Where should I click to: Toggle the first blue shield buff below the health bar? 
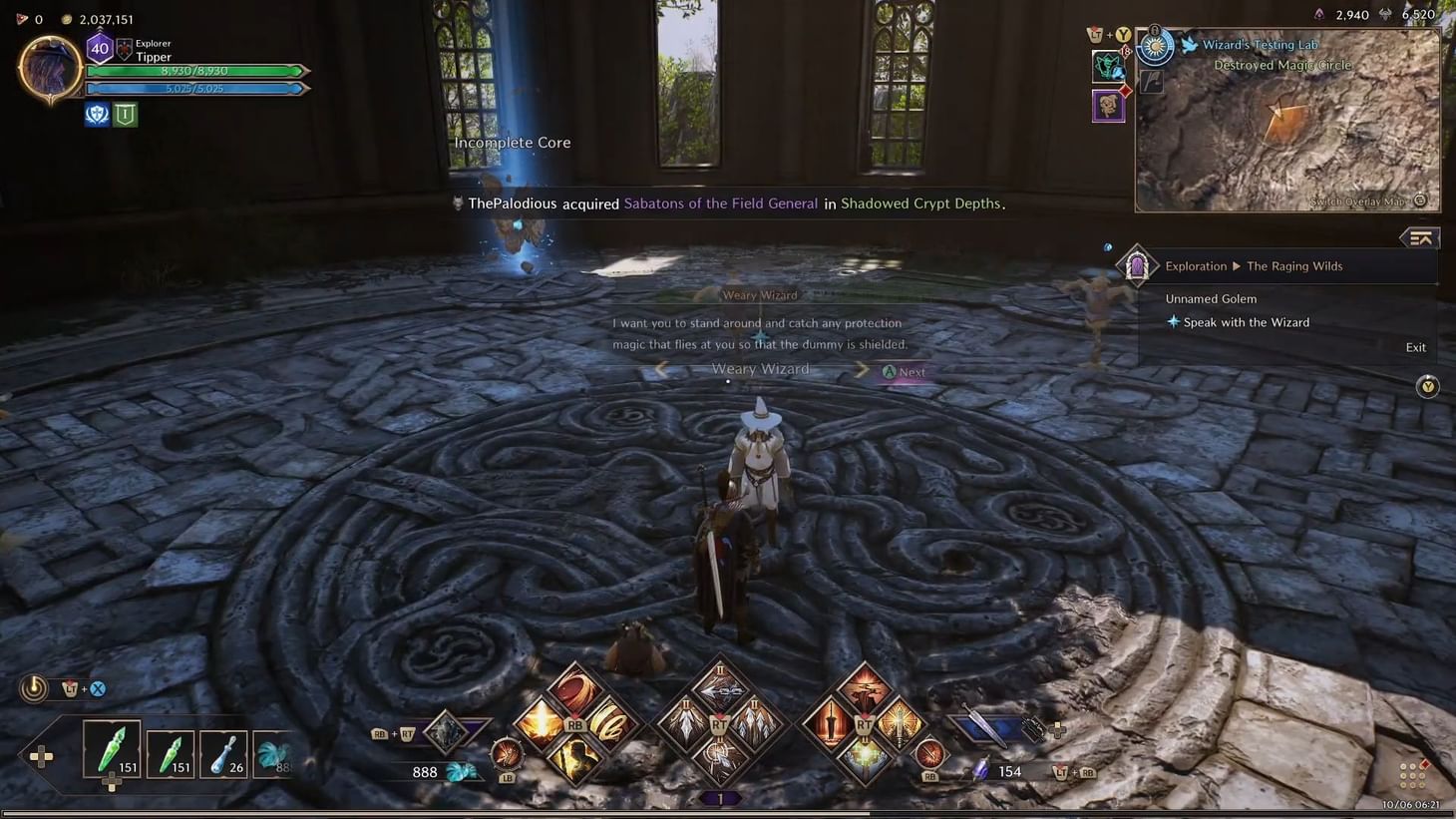(x=96, y=114)
